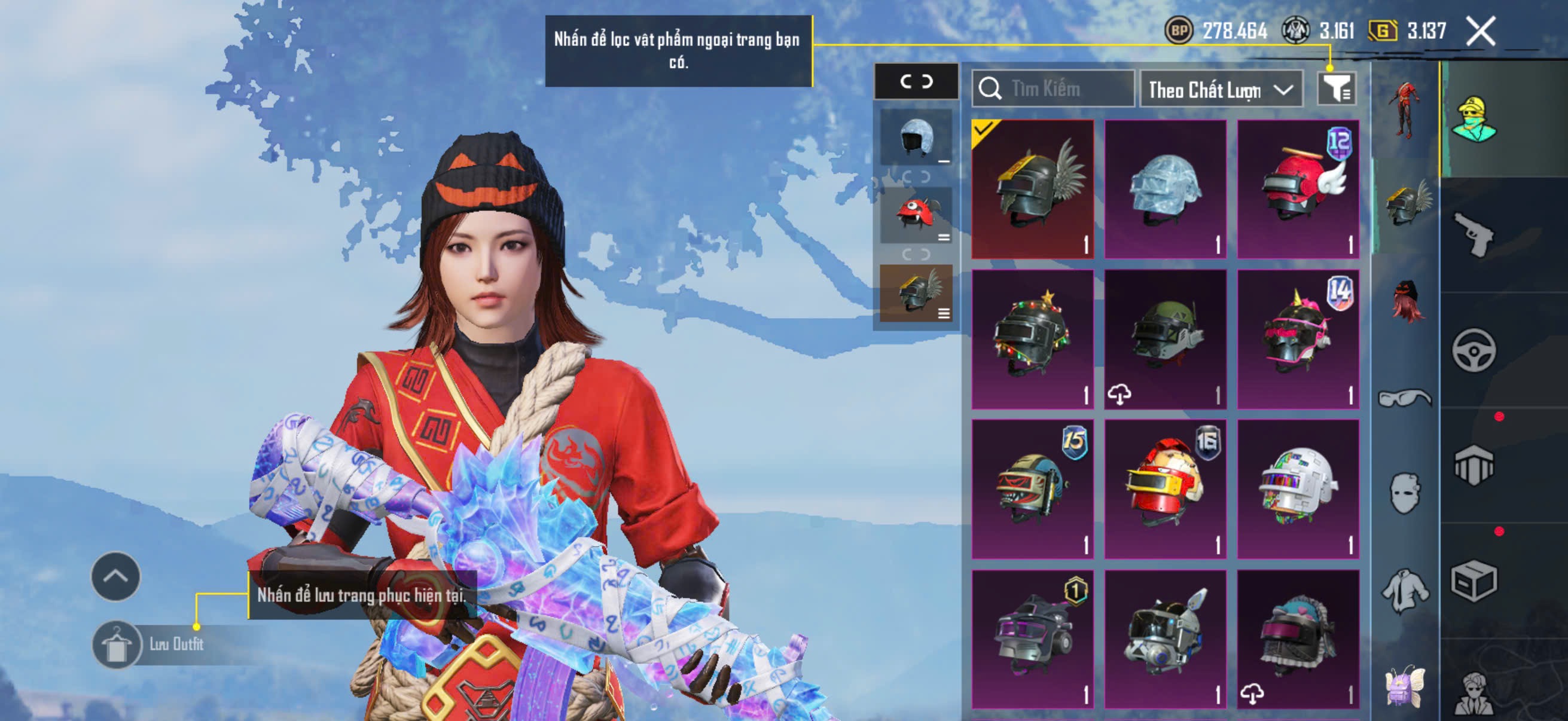Toggle the owned-items filter funnel button
This screenshot has height=721, width=1568.
(1335, 90)
